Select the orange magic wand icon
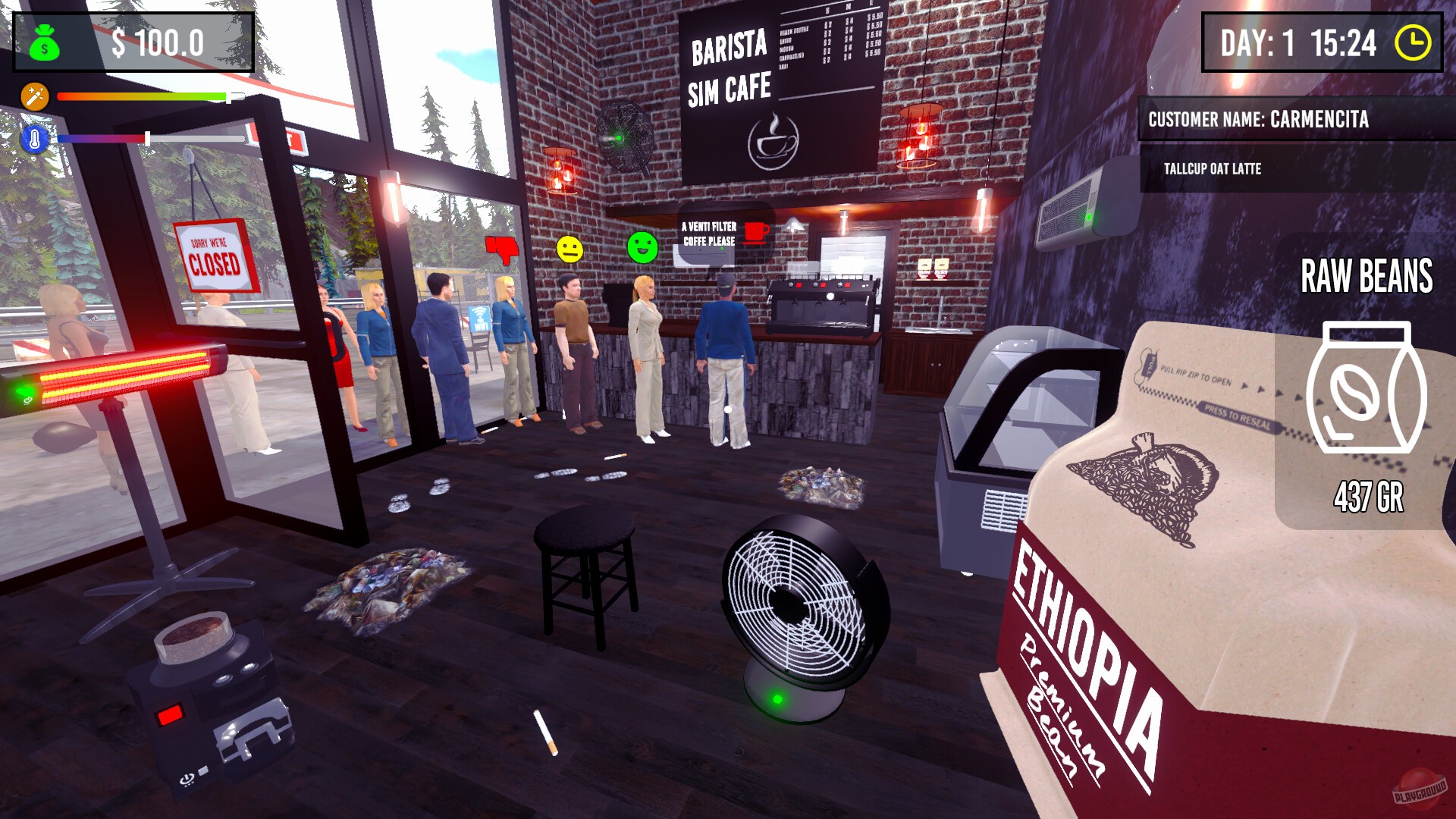Image resolution: width=1456 pixels, height=819 pixels. (x=34, y=97)
